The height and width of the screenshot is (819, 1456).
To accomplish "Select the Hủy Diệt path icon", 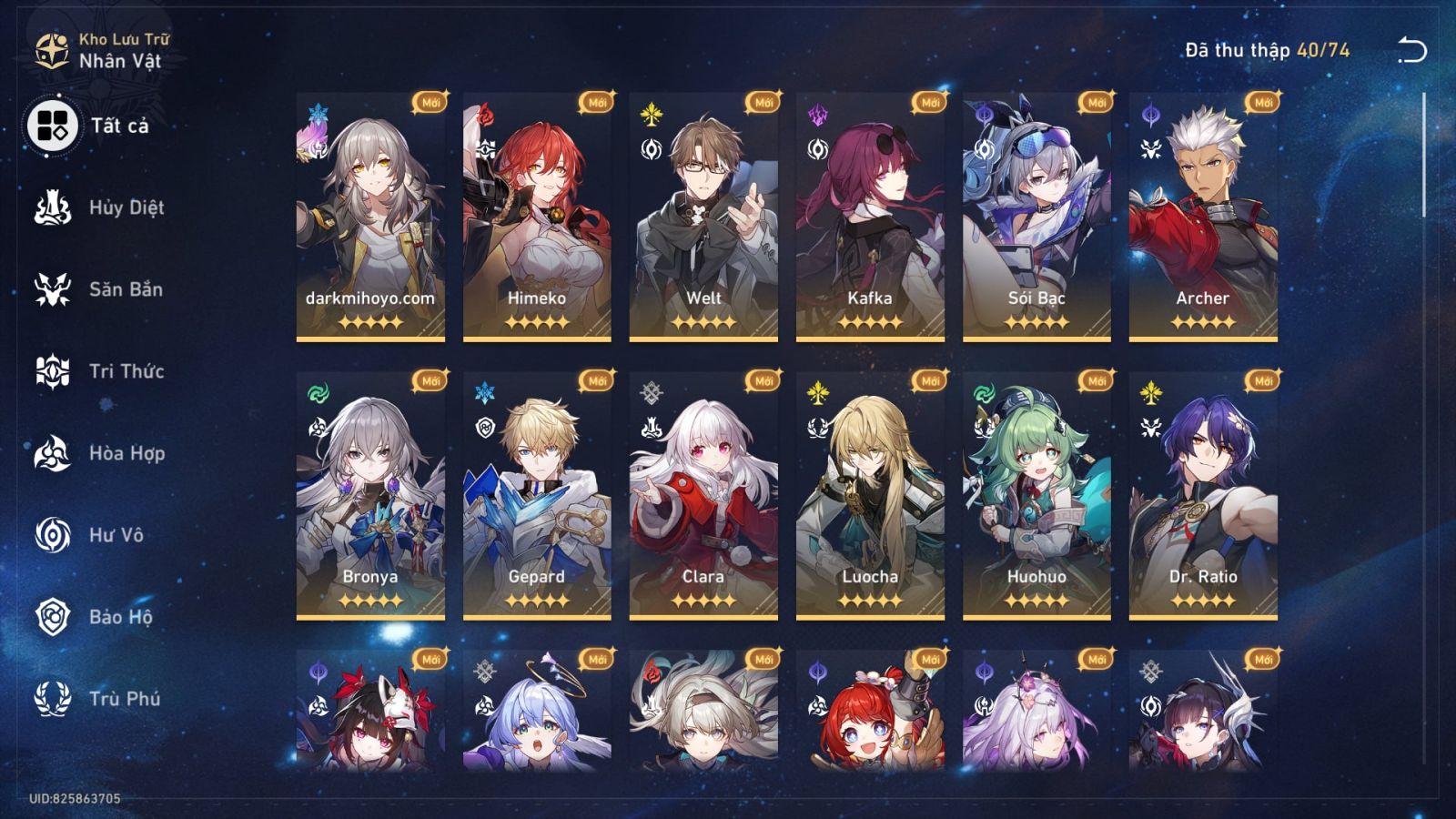I will [53, 207].
